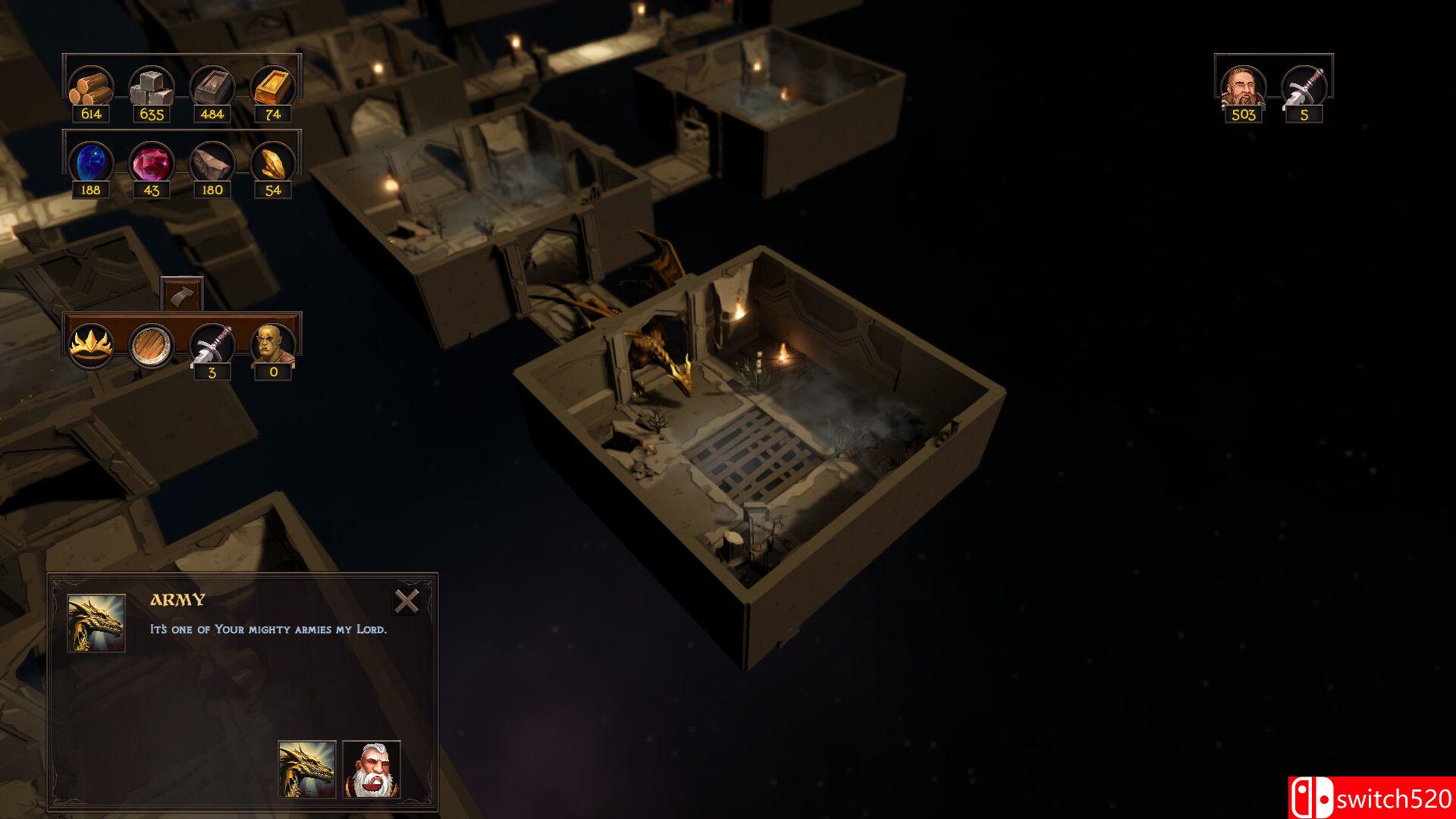The height and width of the screenshot is (819, 1456).
Task: Select the white-bearded dwarf hero portrait
Action: pyautogui.click(x=372, y=769)
